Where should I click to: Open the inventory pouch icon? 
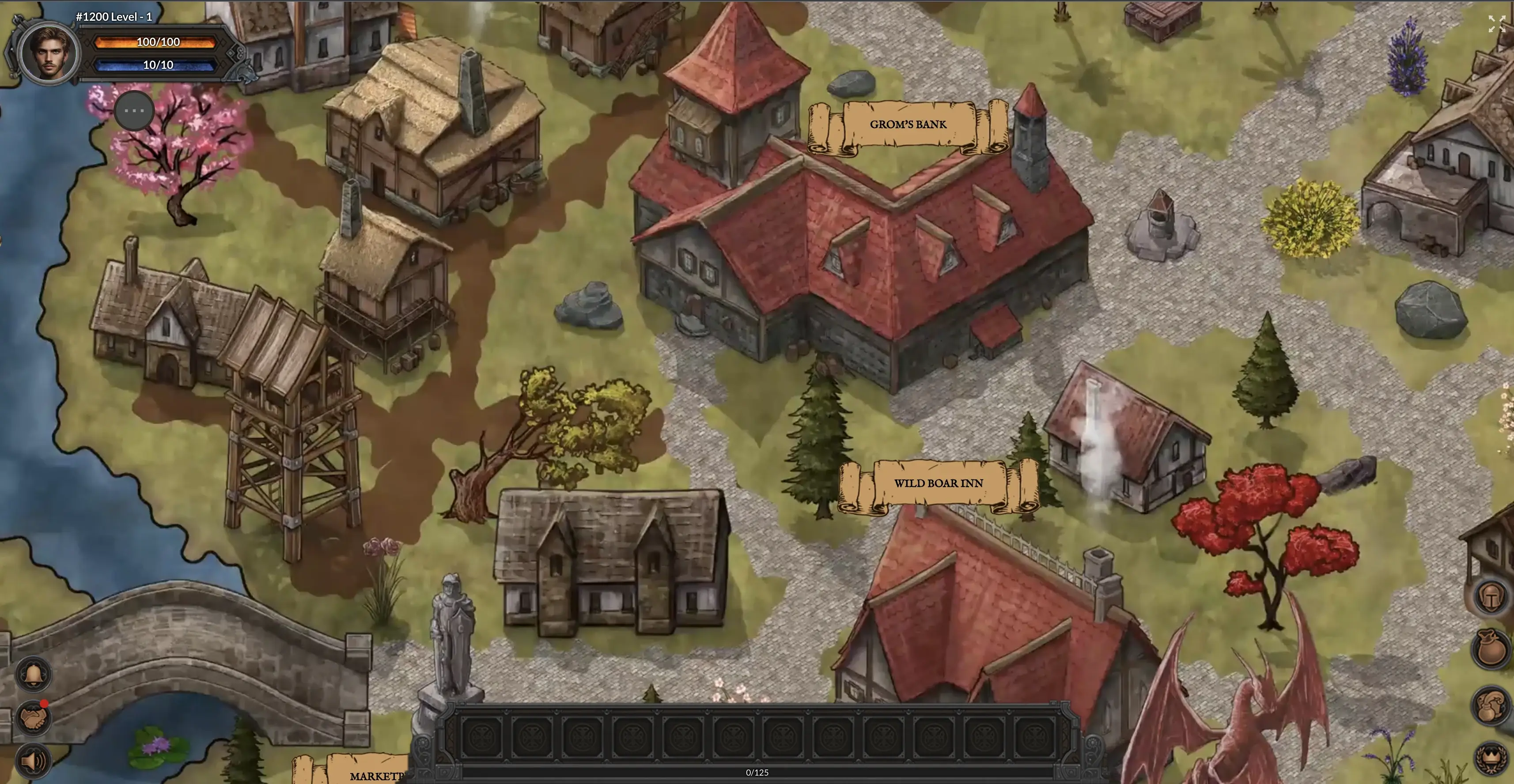point(1491,648)
